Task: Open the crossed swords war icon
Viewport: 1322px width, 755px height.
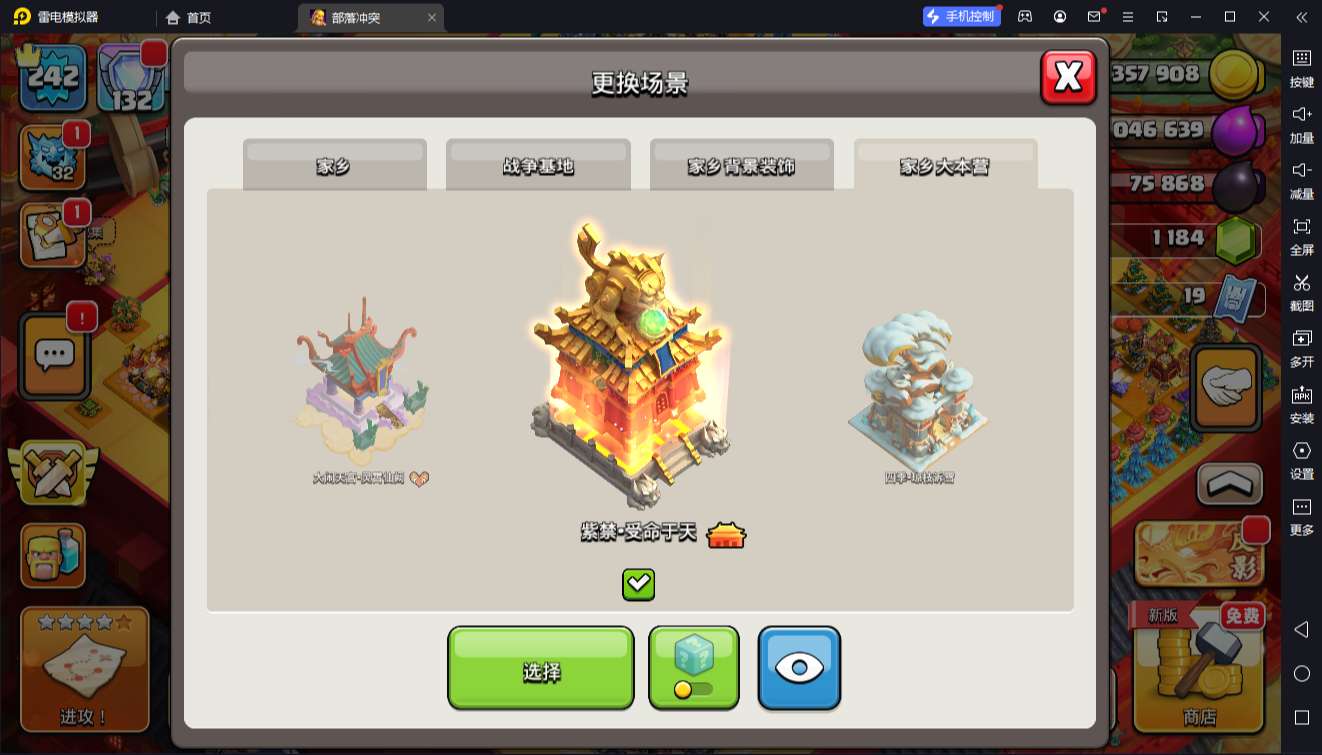Action: (51, 473)
